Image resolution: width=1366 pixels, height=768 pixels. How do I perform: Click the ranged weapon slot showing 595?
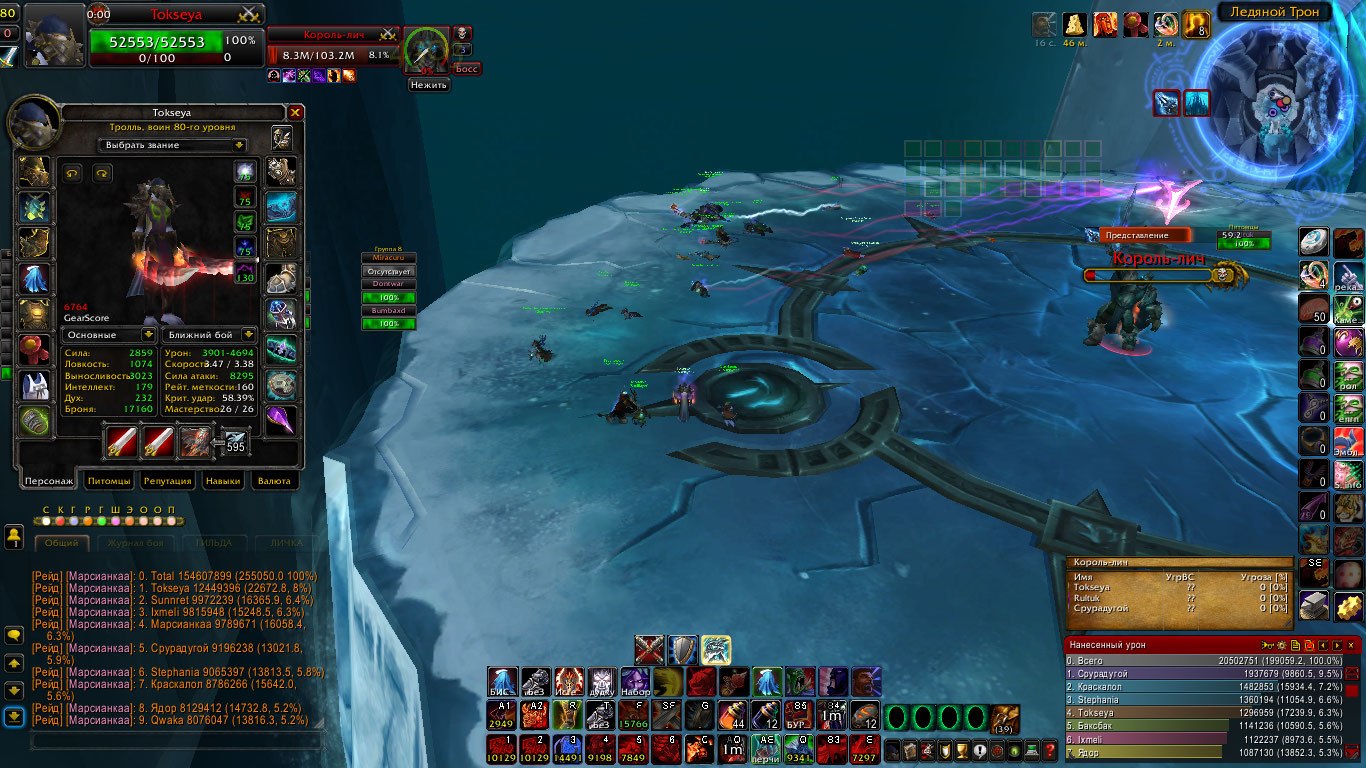[234, 441]
